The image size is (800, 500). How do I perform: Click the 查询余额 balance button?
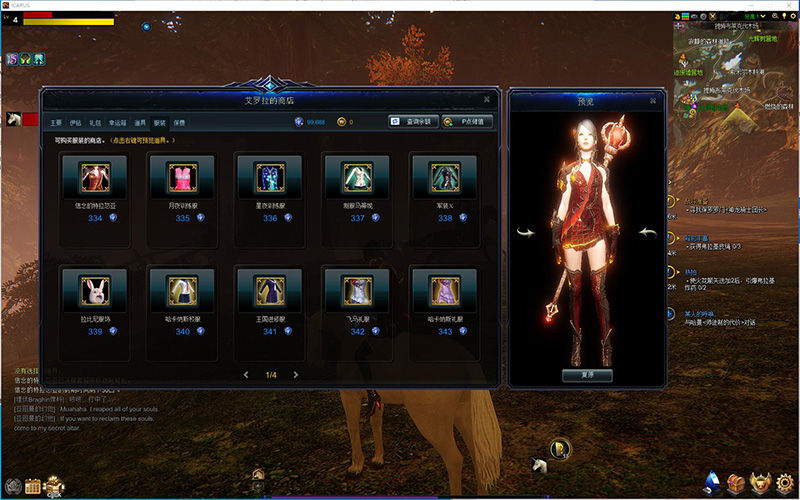(414, 122)
